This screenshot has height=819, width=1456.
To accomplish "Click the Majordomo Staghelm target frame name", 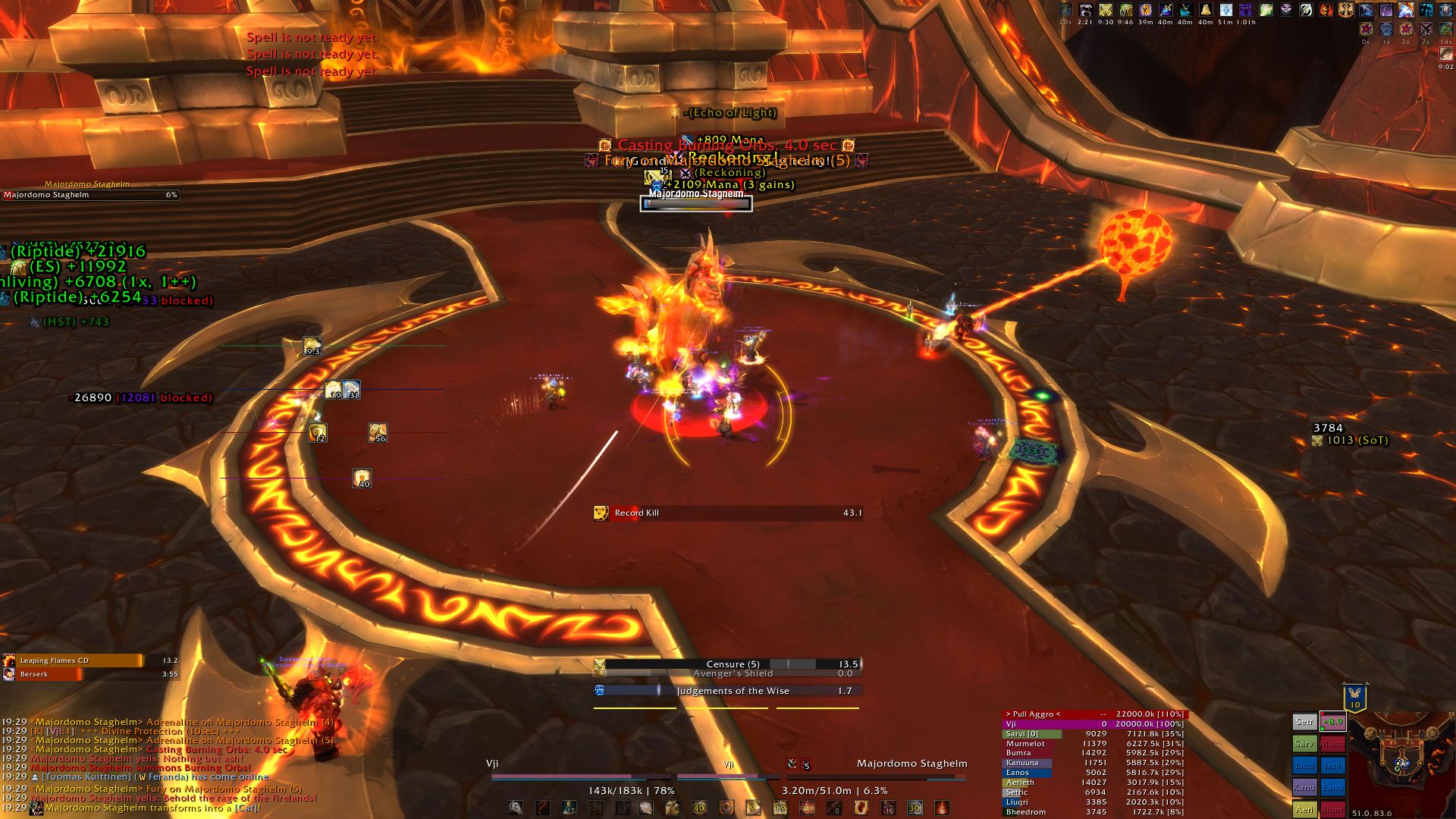I will click(x=912, y=764).
